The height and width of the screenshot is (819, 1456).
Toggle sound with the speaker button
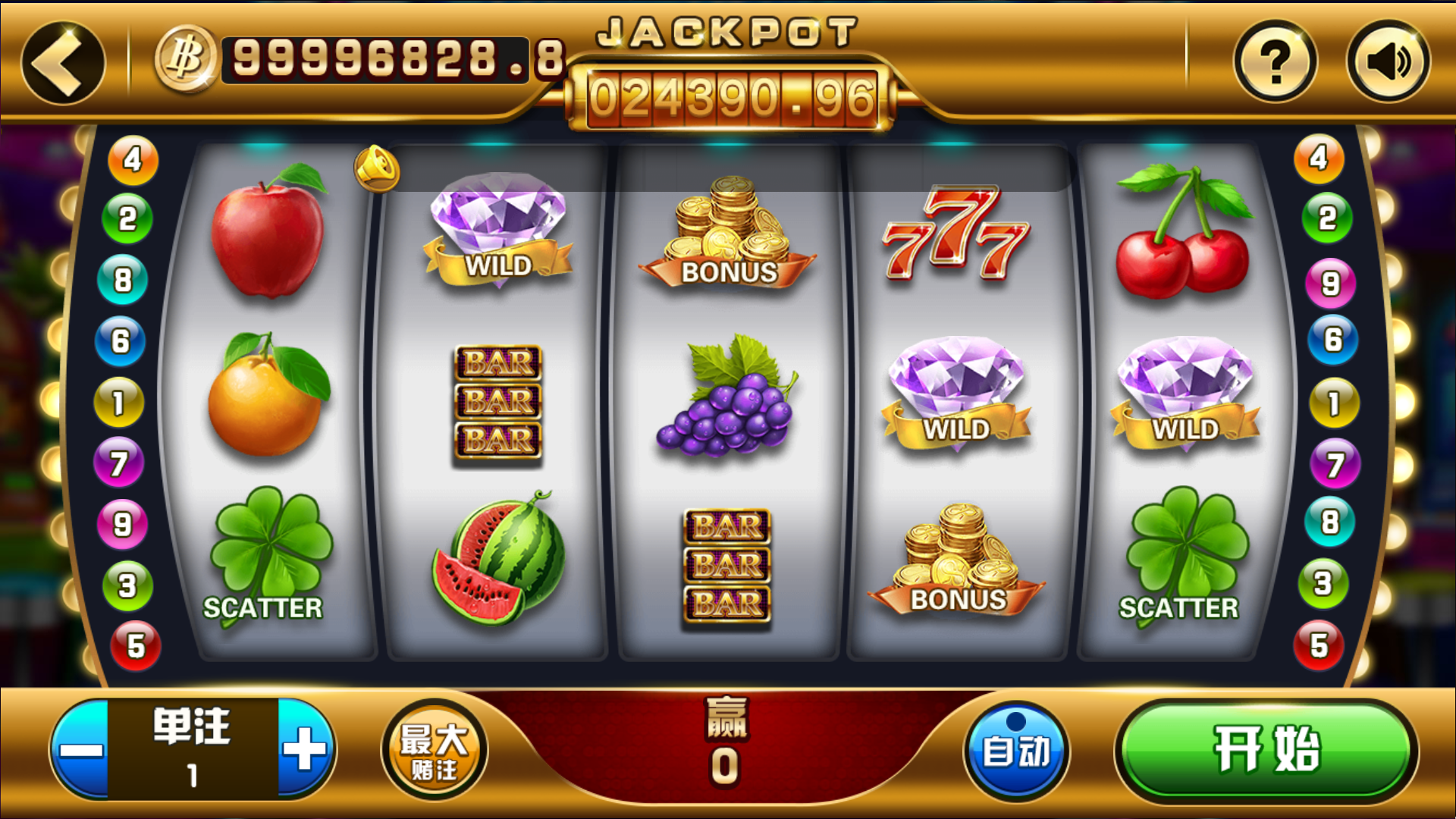[x=1388, y=62]
